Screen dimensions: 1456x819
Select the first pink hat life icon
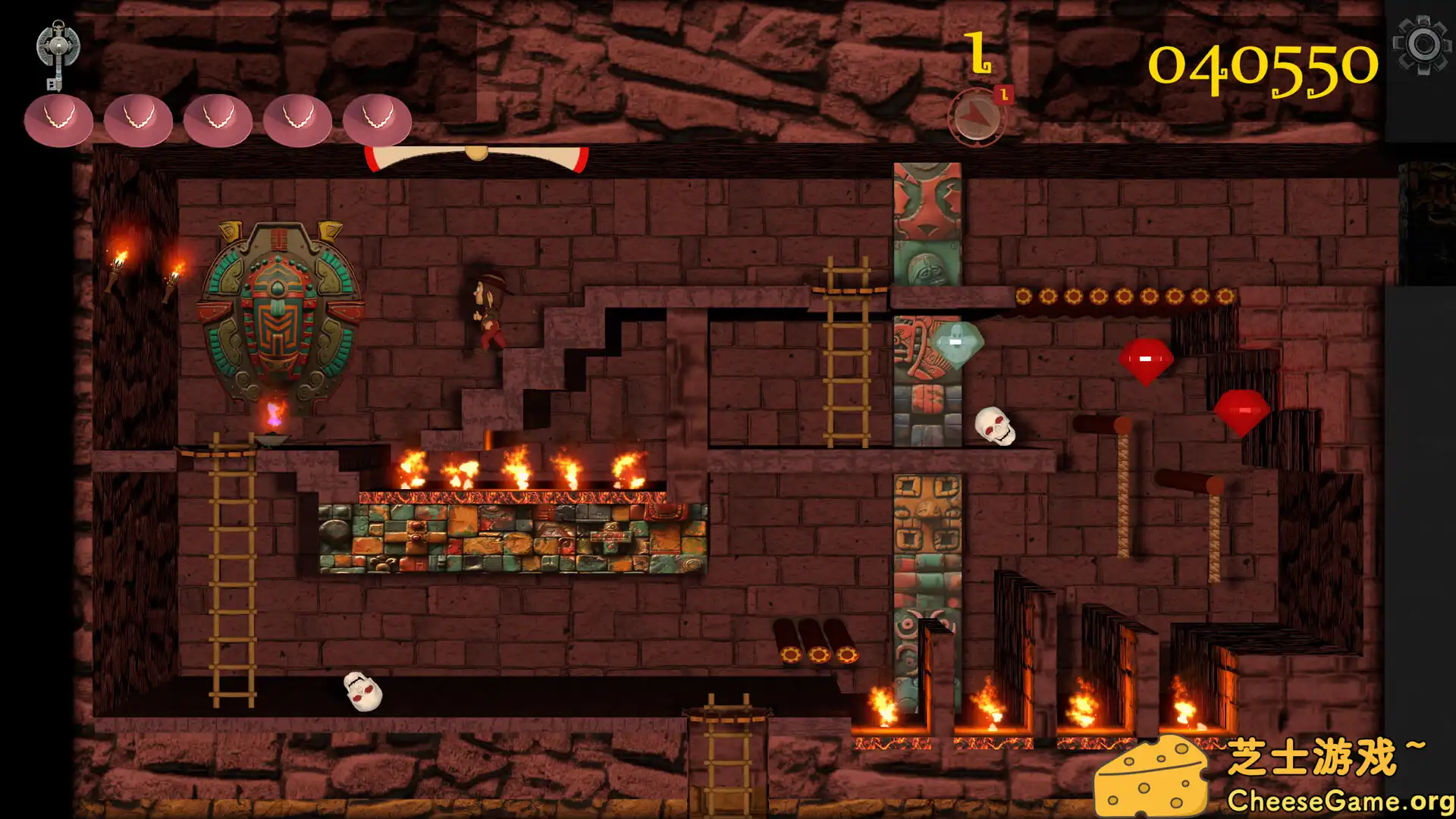58,120
